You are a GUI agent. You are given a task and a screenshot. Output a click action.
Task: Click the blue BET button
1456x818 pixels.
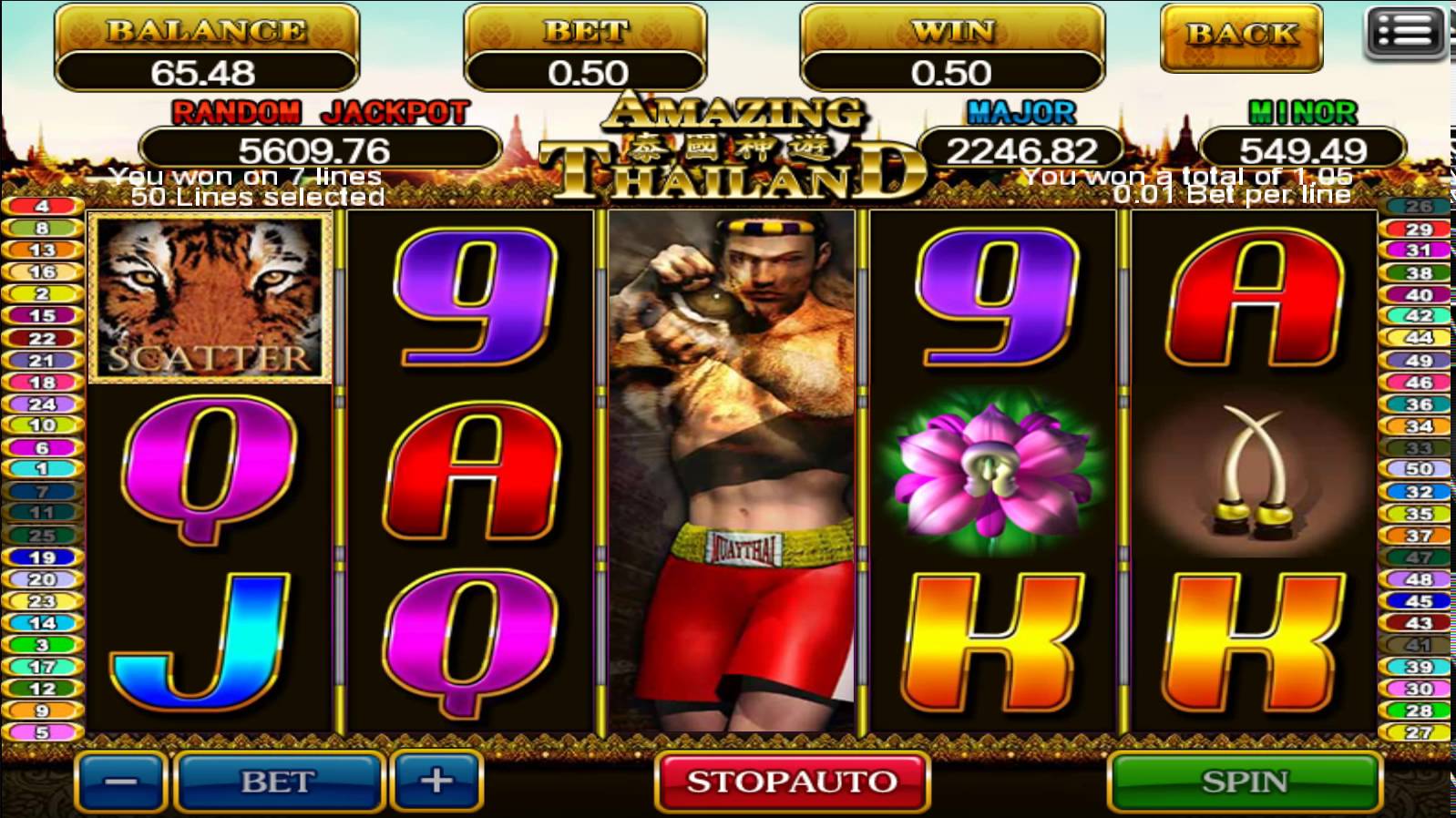coord(277,782)
